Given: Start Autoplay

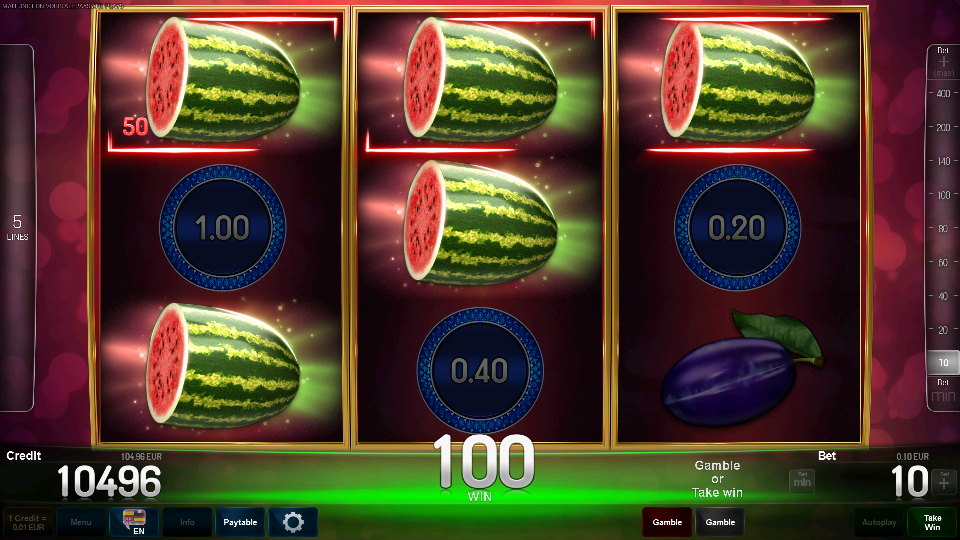Looking at the screenshot, I should pos(879,522).
